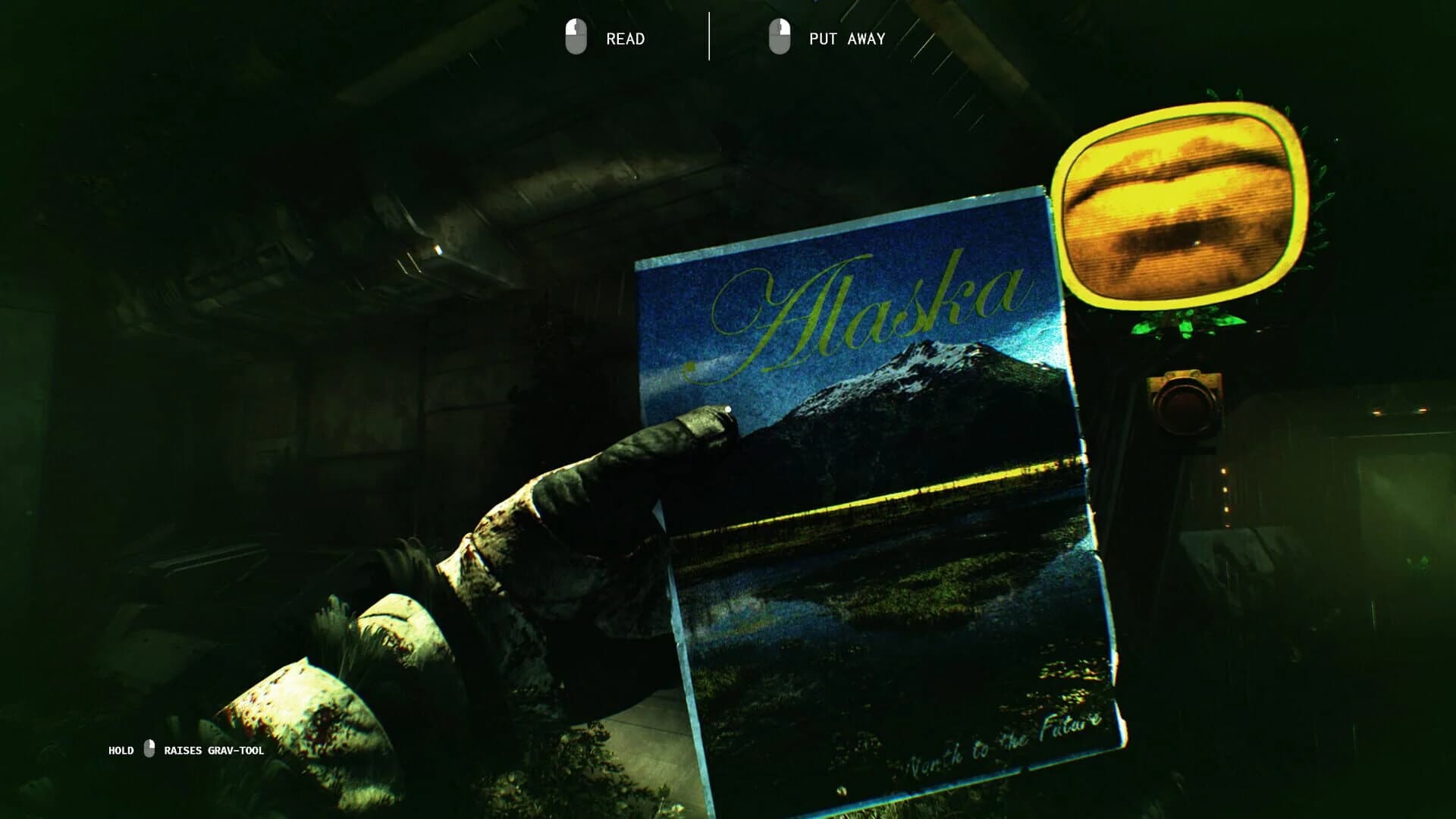Click the white reticle dot cursor
Viewport: 1456px width, 819px height.
[x=727, y=409]
